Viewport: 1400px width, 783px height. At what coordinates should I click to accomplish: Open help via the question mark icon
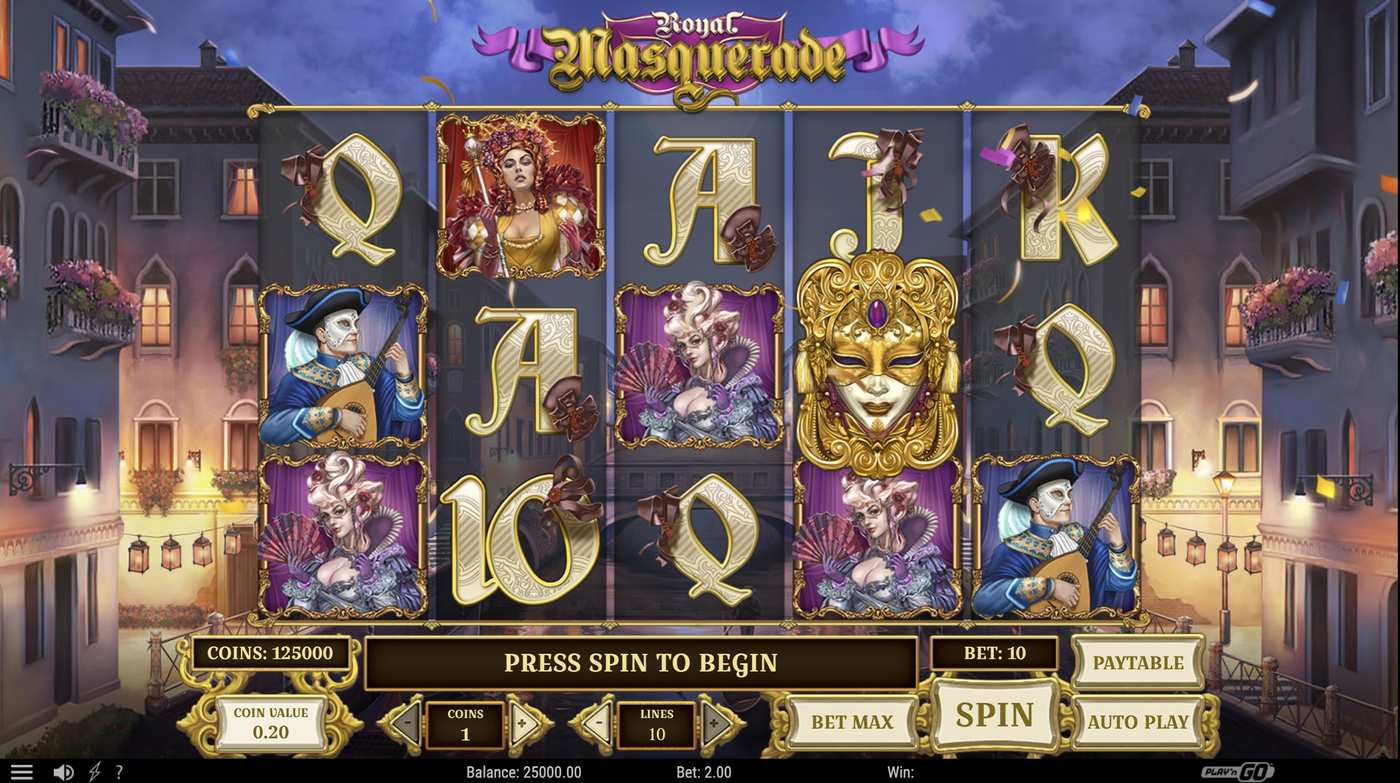pyautogui.click(x=119, y=770)
